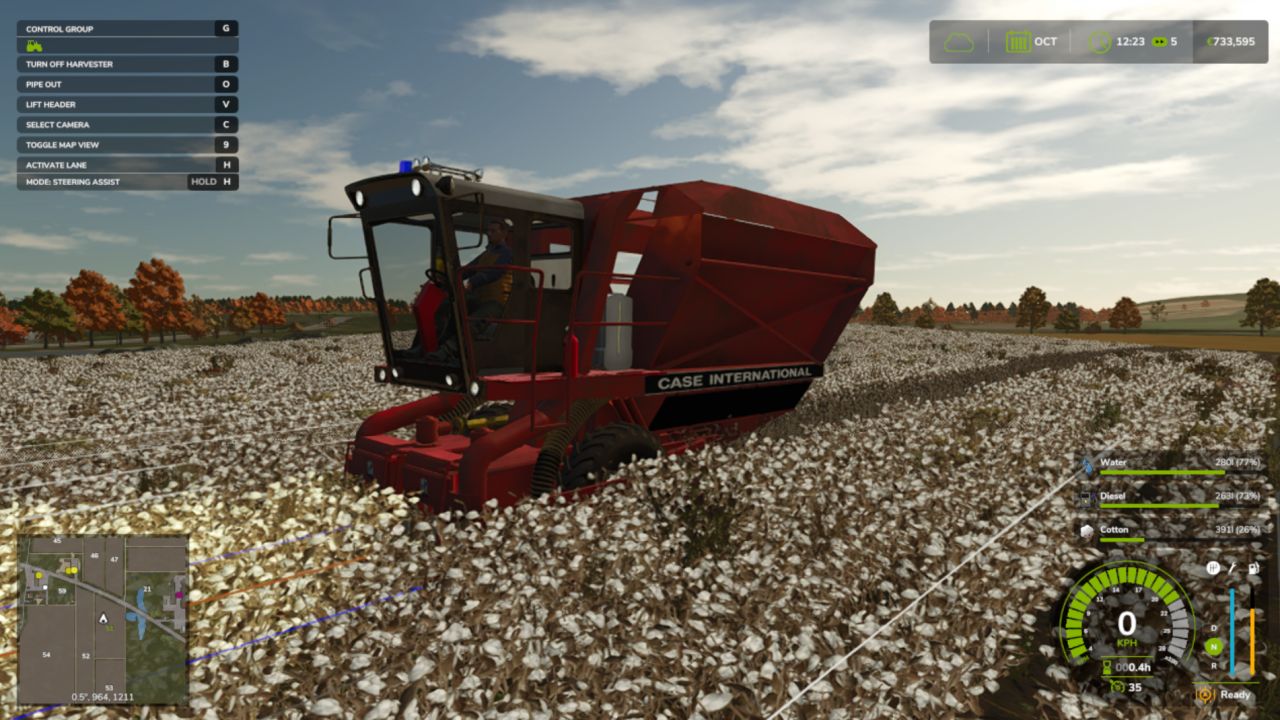Open the transmission gear-shift icon
The width and height of the screenshot is (1280, 720).
[1212, 568]
